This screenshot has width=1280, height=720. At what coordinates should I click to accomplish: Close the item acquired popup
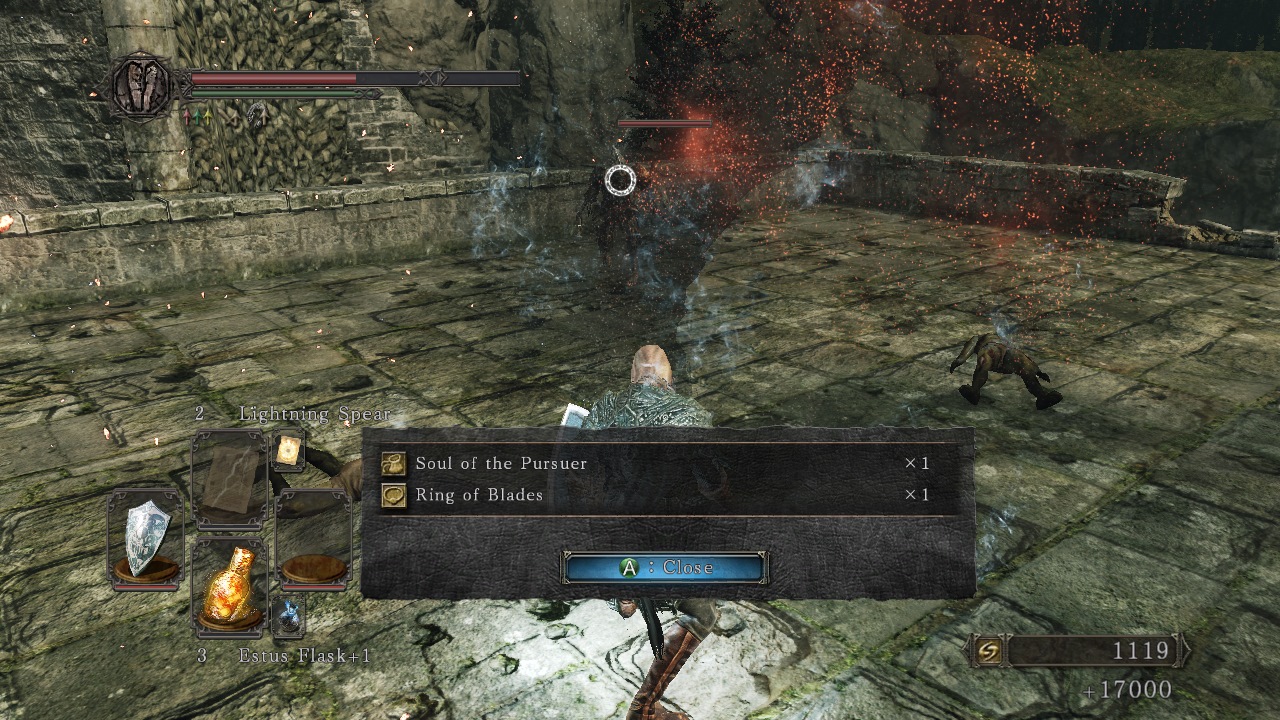(665, 568)
